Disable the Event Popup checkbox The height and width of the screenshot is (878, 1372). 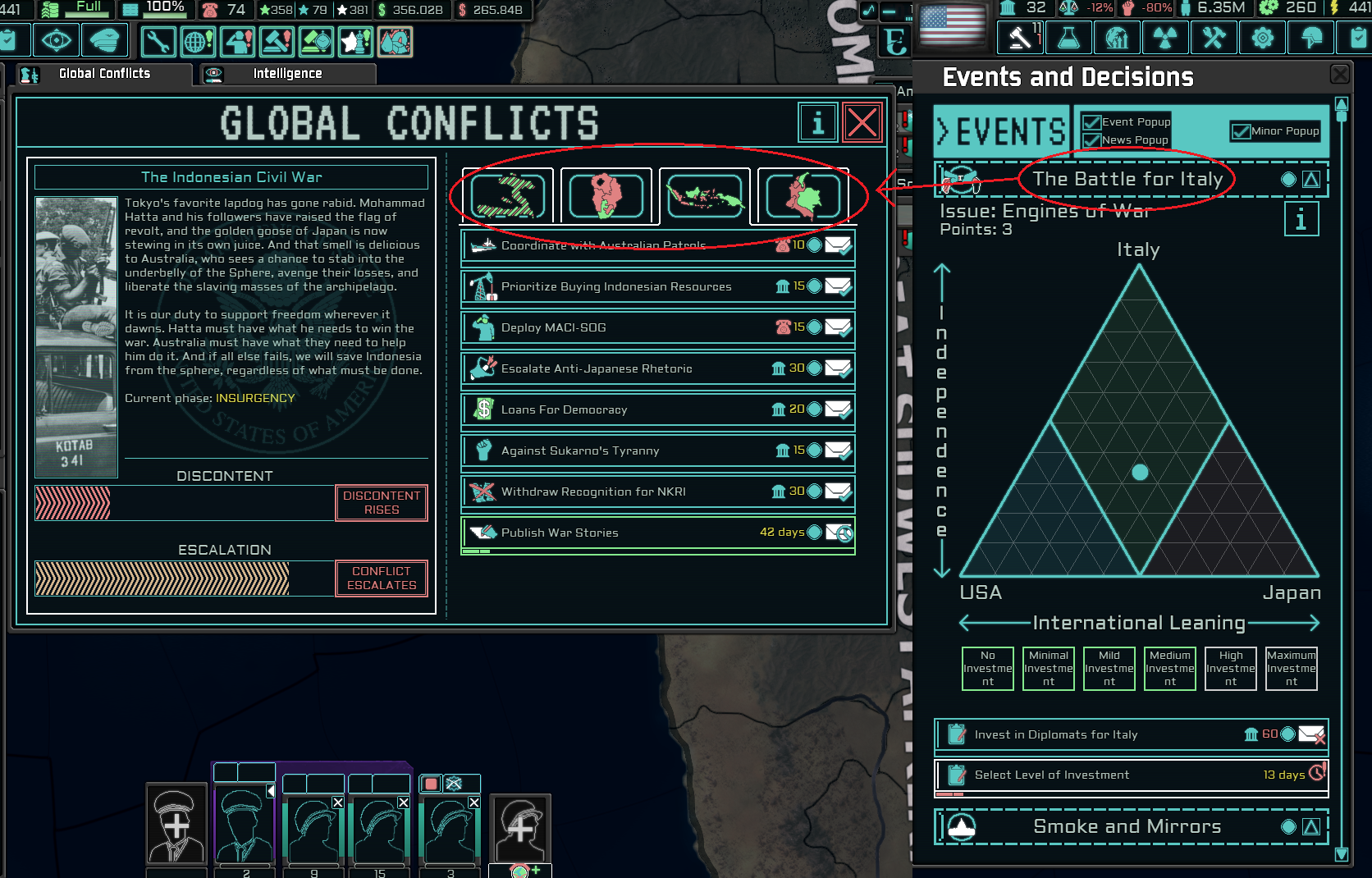pos(1092,121)
